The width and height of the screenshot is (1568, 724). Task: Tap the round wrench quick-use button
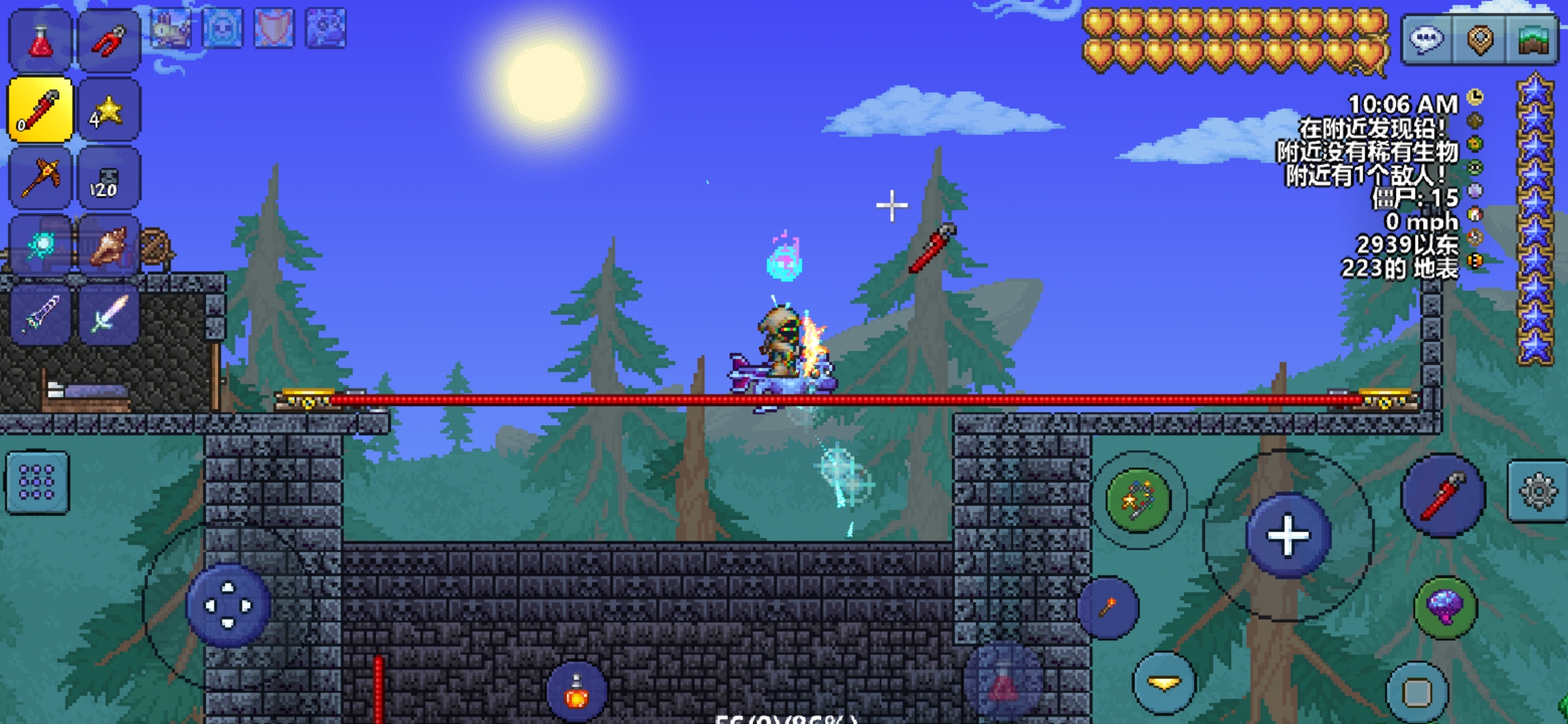pos(1444,496)
